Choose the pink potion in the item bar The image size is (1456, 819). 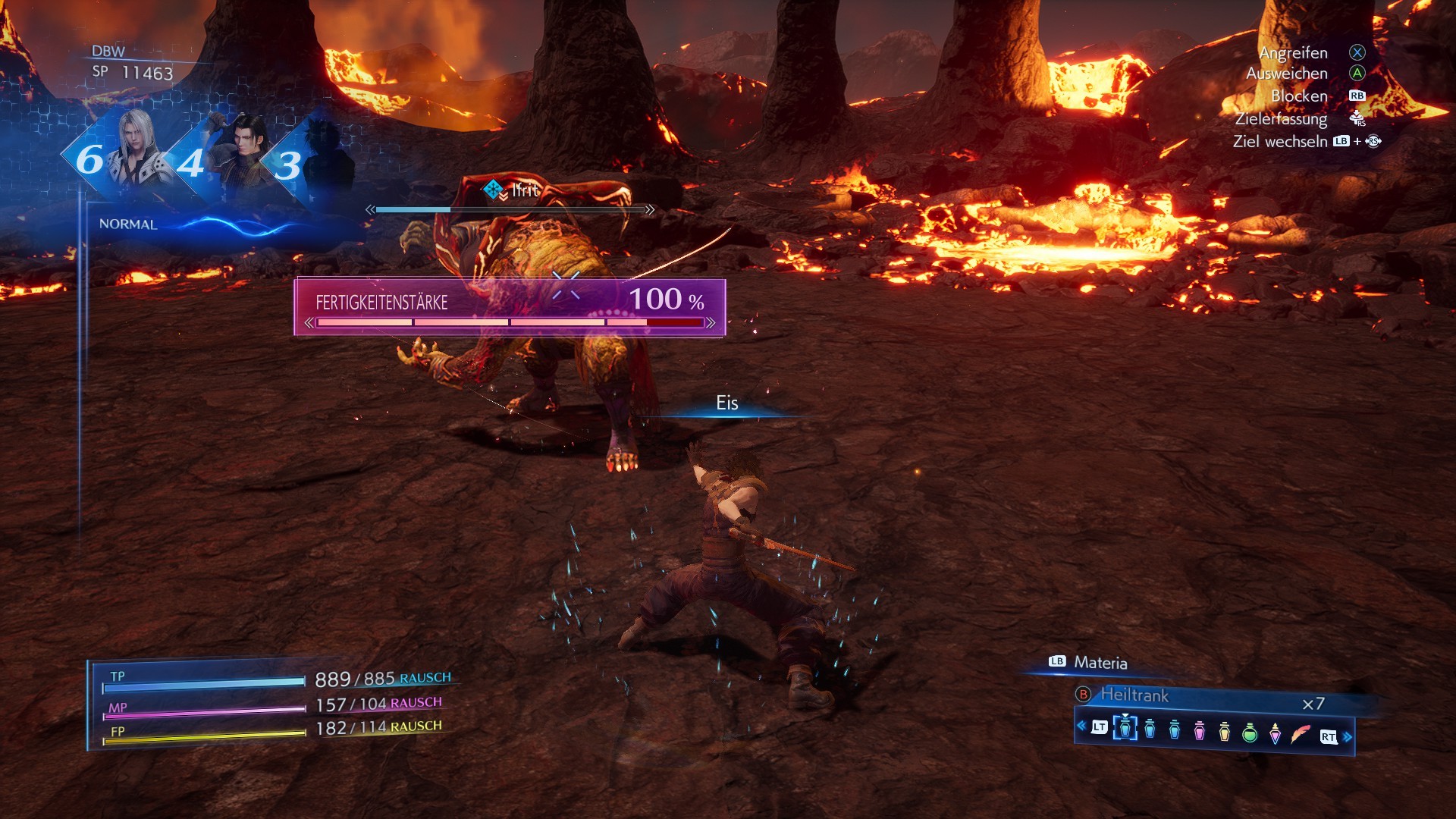[1199, 730]
